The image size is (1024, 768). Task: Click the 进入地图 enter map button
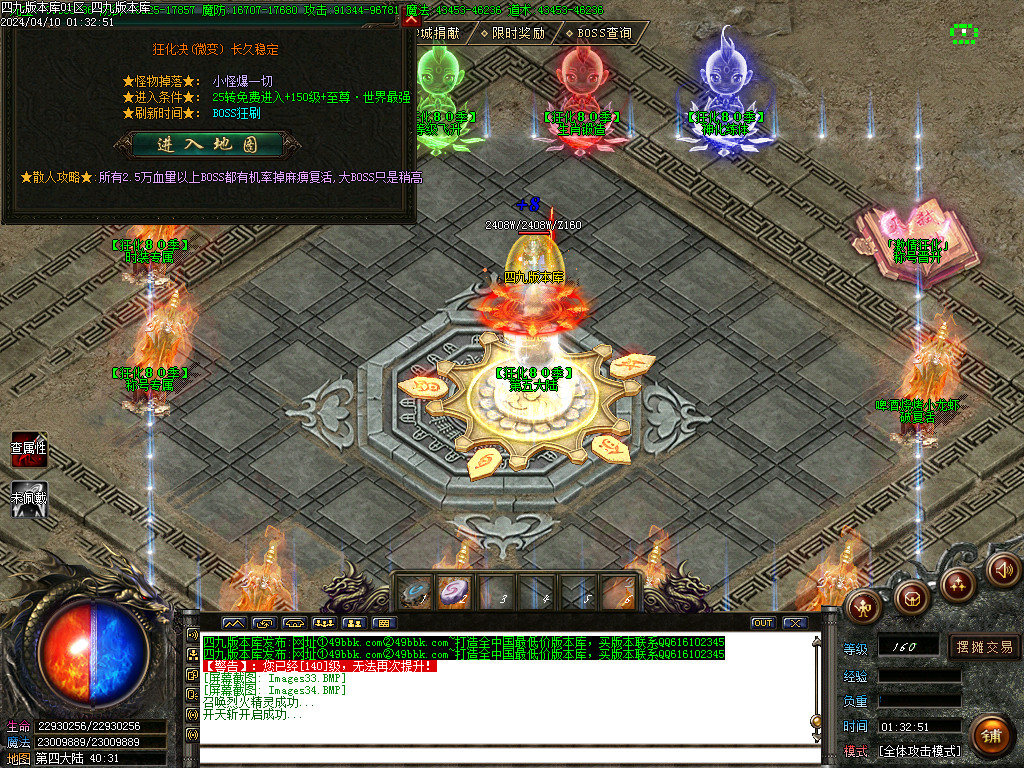coord(207,144)
